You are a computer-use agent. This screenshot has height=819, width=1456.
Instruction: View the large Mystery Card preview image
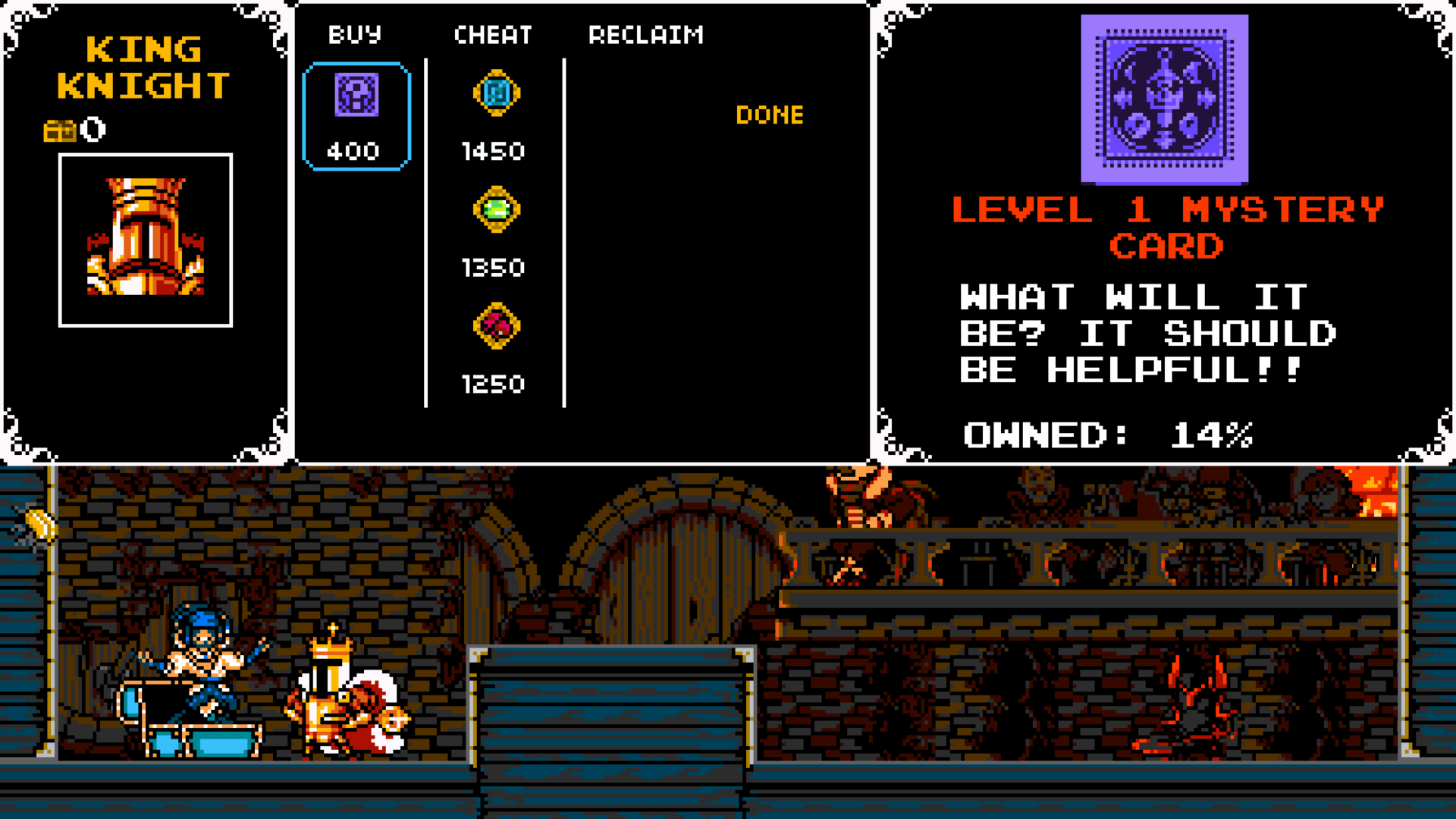coord(1164,99)
